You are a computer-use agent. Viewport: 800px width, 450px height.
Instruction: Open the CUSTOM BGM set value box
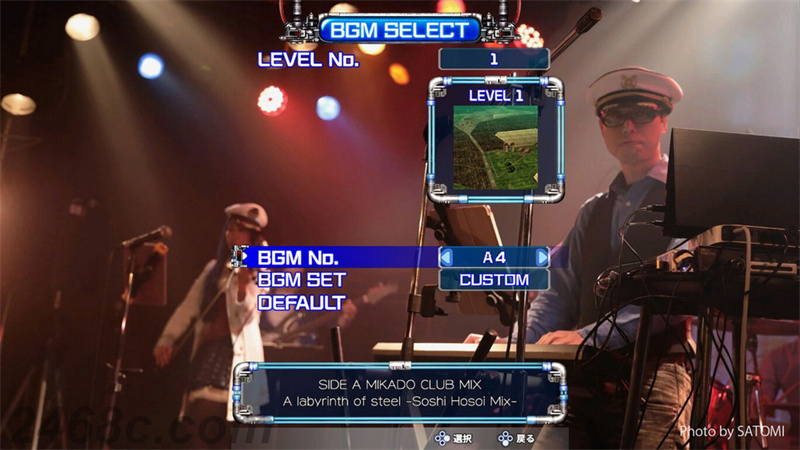[494, 280]
